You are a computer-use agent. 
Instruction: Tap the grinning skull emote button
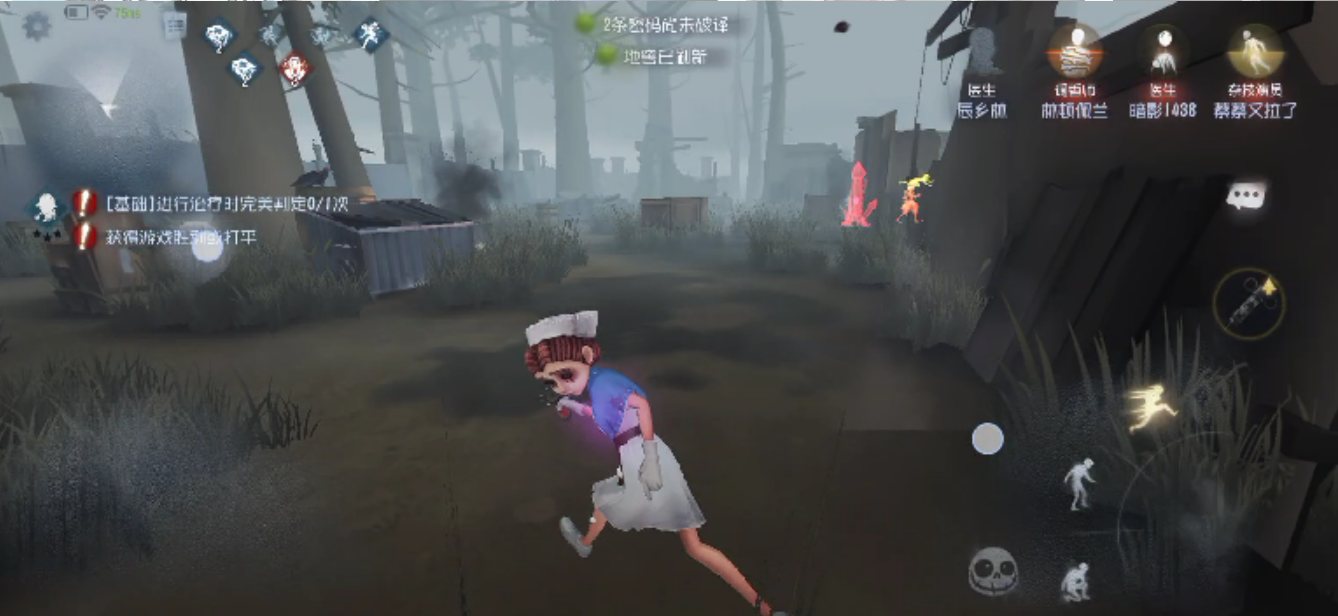point(992,572)
